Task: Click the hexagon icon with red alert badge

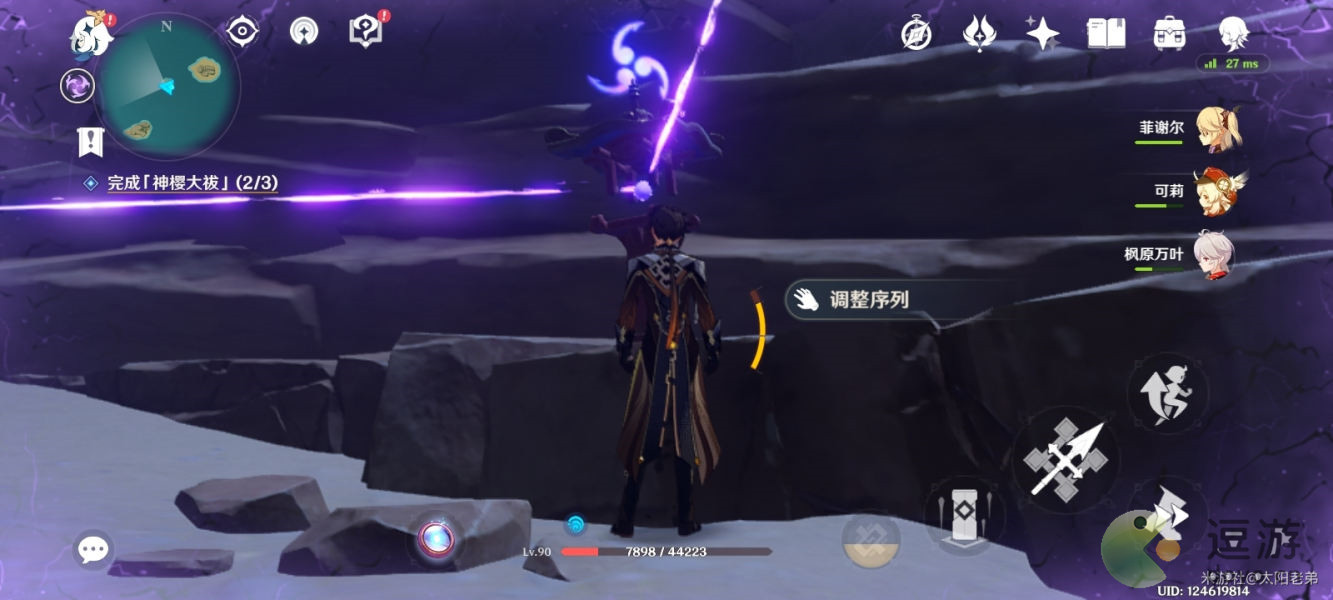Action: (x=366, y=31)
